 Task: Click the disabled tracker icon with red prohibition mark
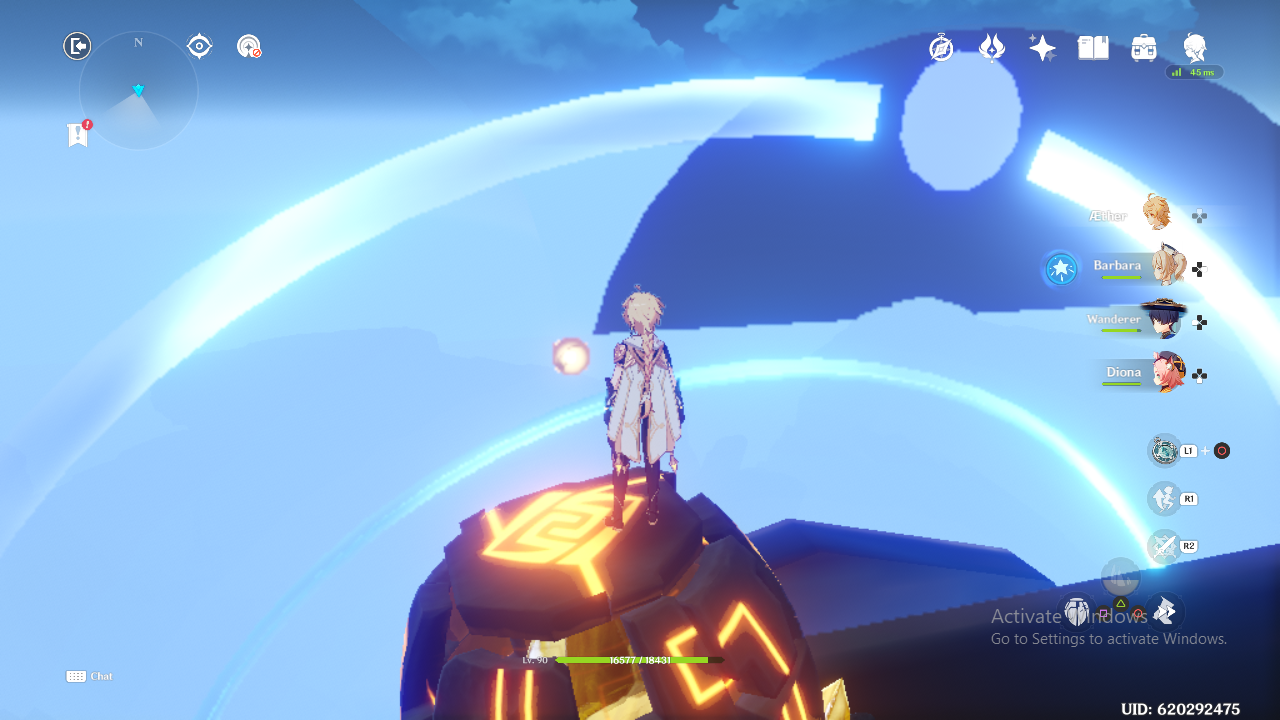[x=248, y=45]
